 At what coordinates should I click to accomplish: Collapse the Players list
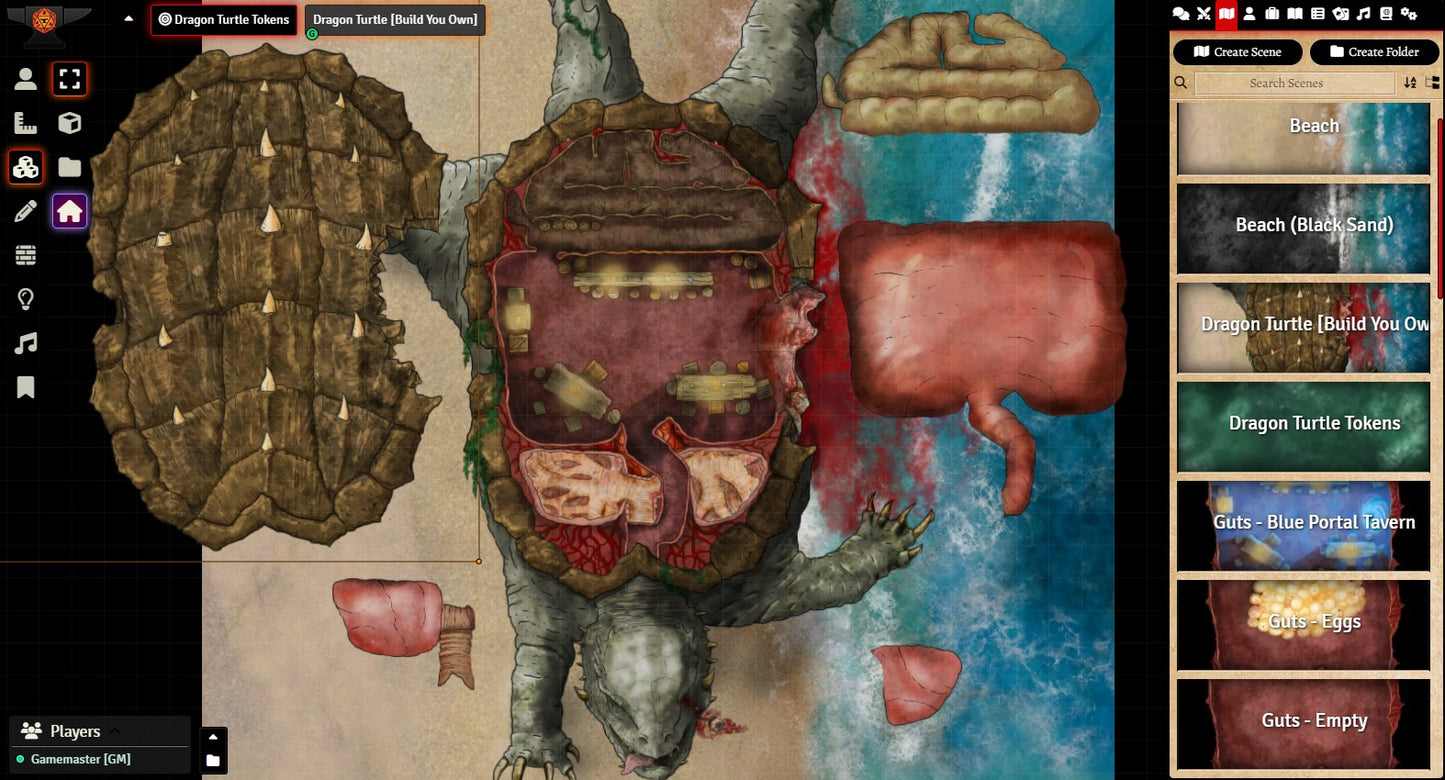114,731
